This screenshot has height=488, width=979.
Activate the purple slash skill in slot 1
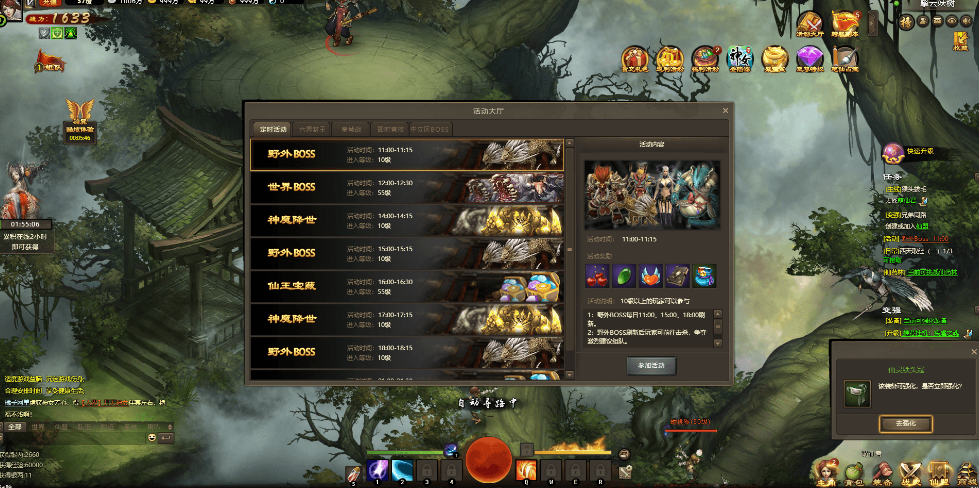(378, 469)
